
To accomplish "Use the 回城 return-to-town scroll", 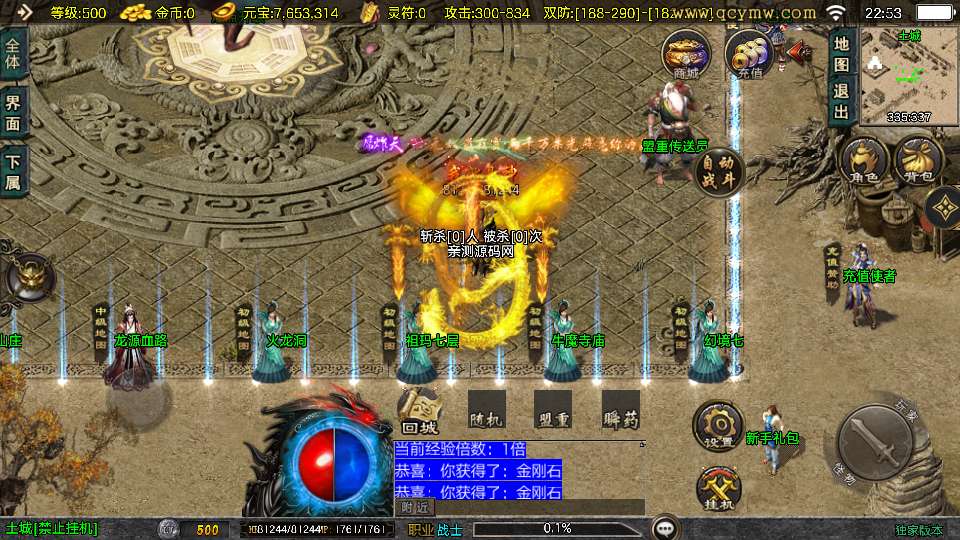I will (x=420, y=411).
